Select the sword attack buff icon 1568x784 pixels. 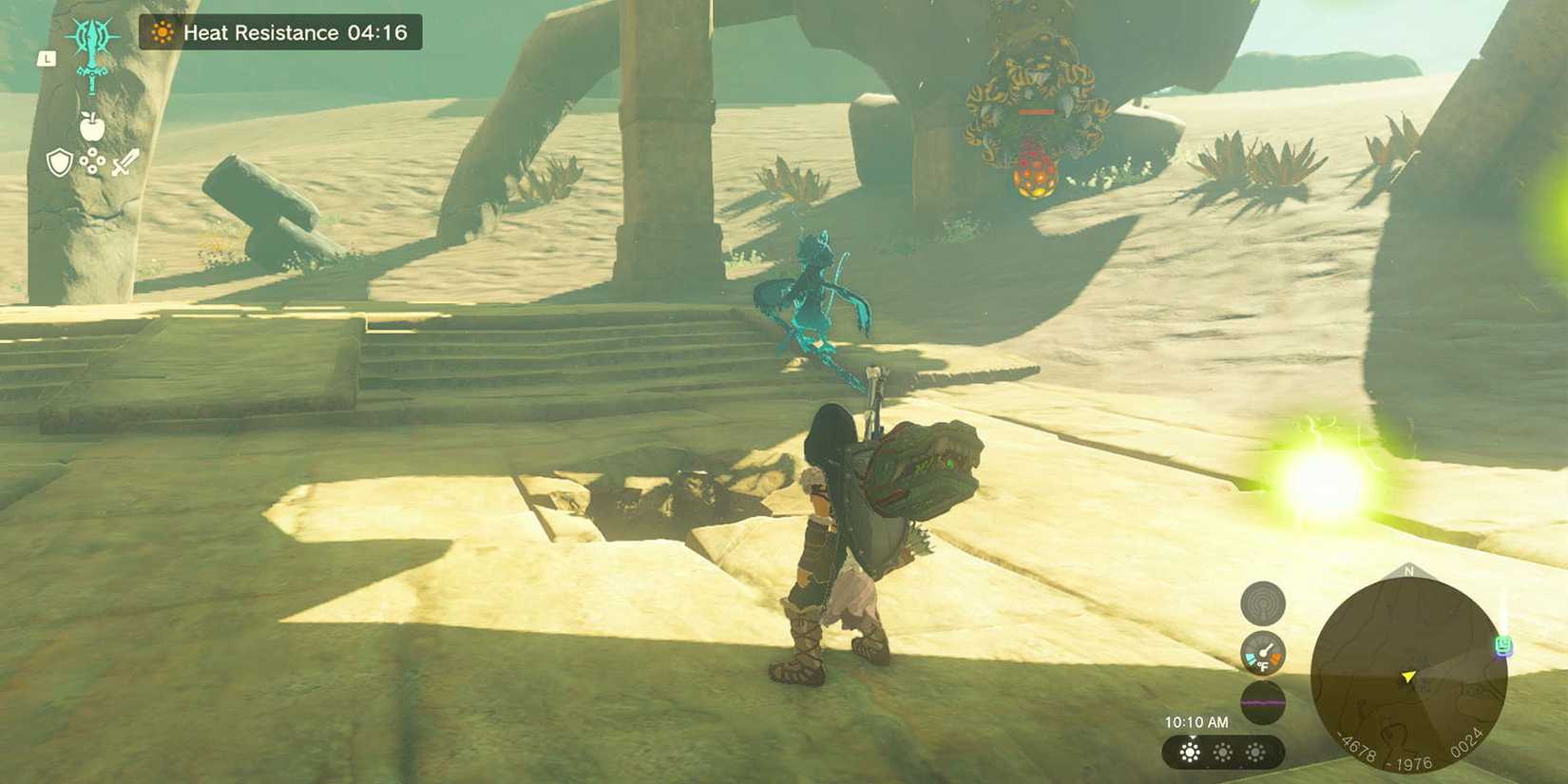tap(124, 163)
